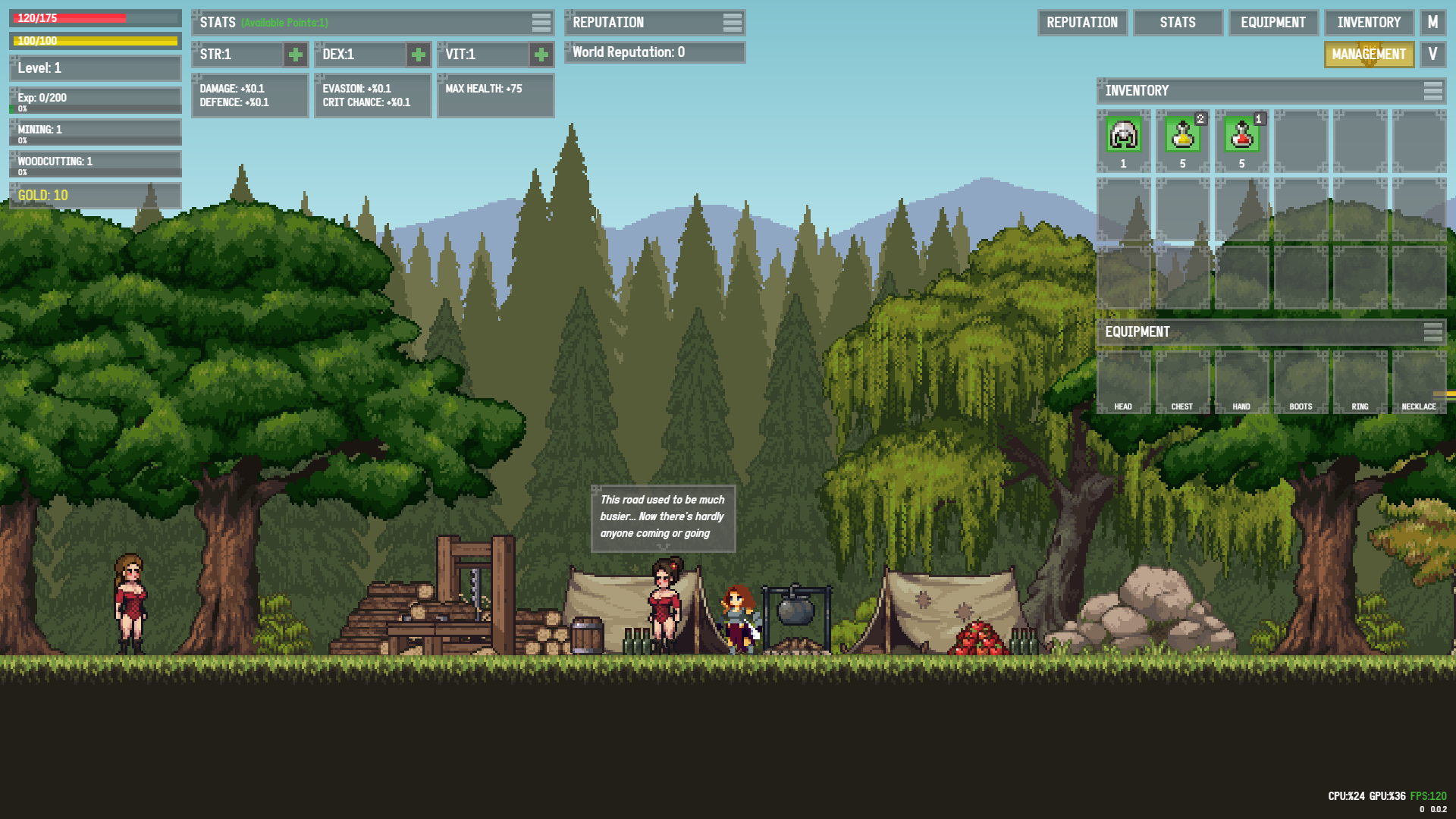The width and height of the screenshot is (1456, 819).
Task: Click the M button
Action: pyautogui.click(x=1432, y=23)
